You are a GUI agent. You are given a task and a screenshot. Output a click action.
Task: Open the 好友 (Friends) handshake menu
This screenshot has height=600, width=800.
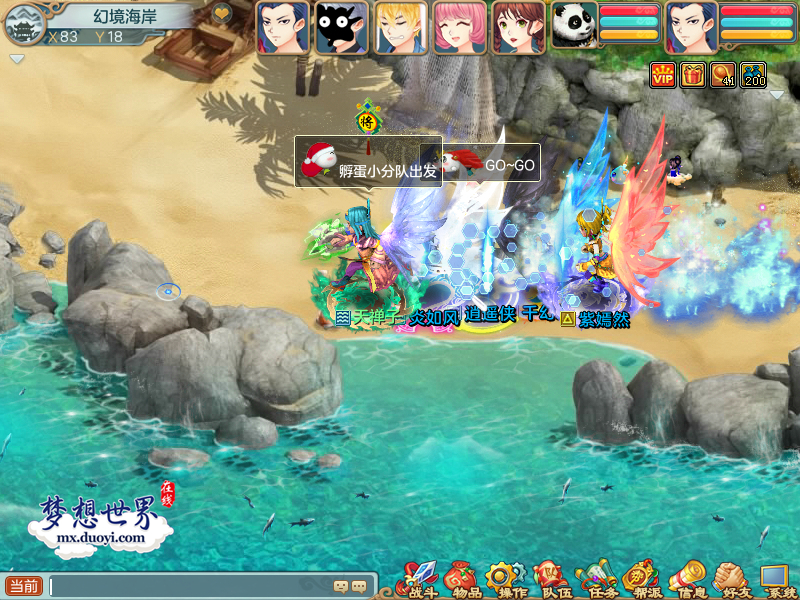tap(731, 578)
